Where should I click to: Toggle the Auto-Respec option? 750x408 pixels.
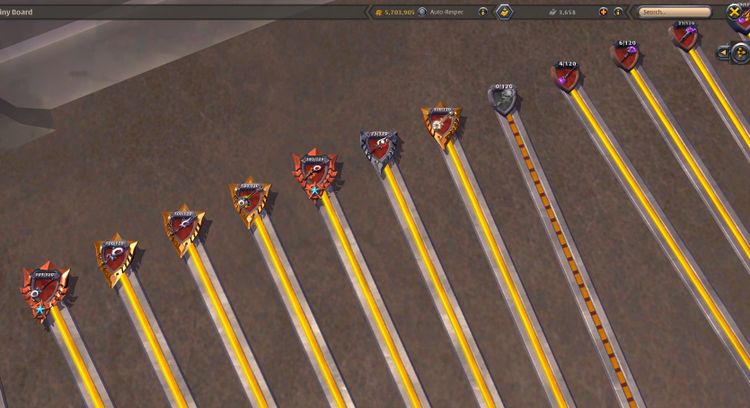tap(423, 12)
